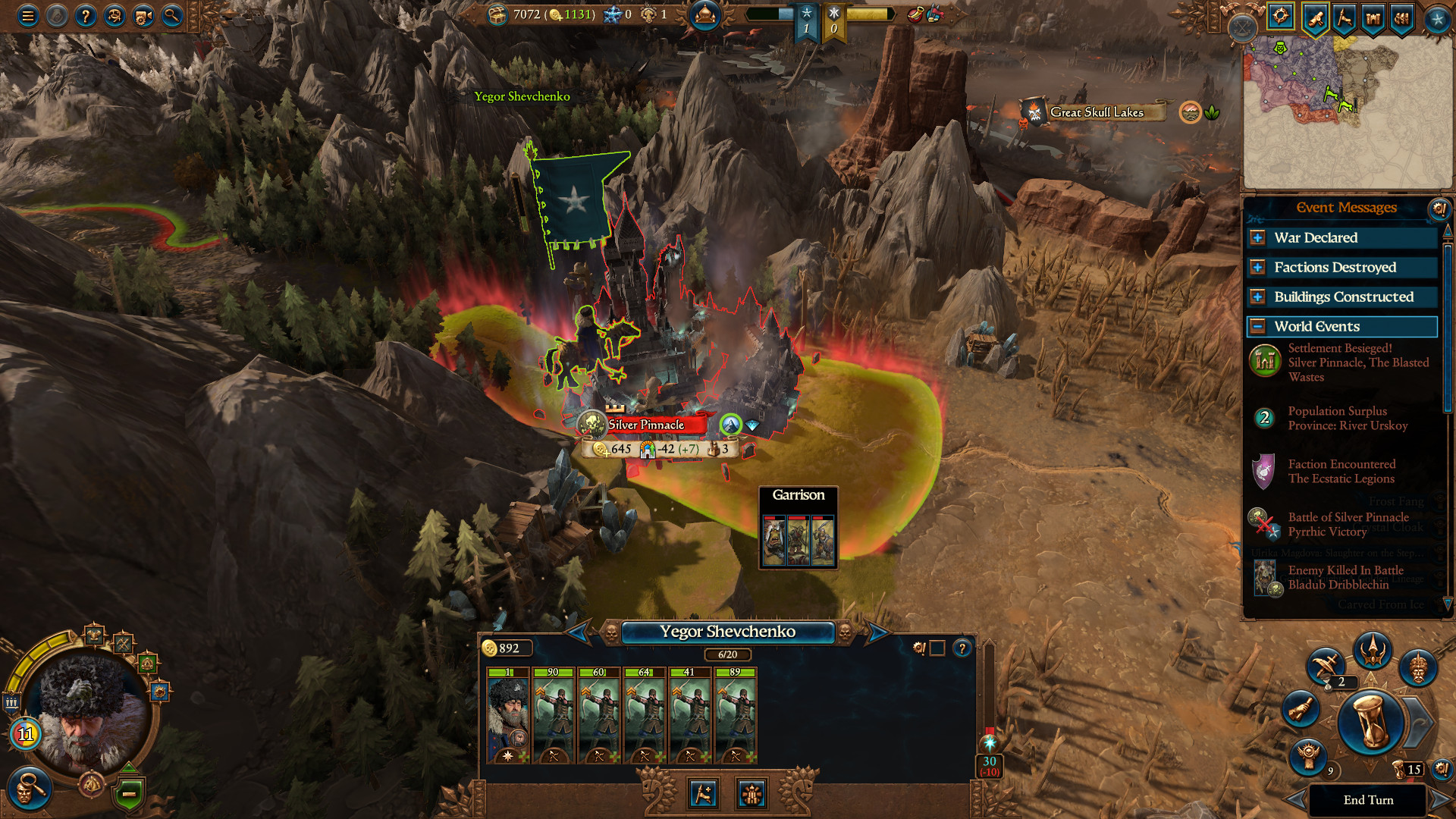Tick the small checkbox beside Yegor Shevchenko's banner
This screenshot has width=1456, height=819.
(x=937, y=648)
